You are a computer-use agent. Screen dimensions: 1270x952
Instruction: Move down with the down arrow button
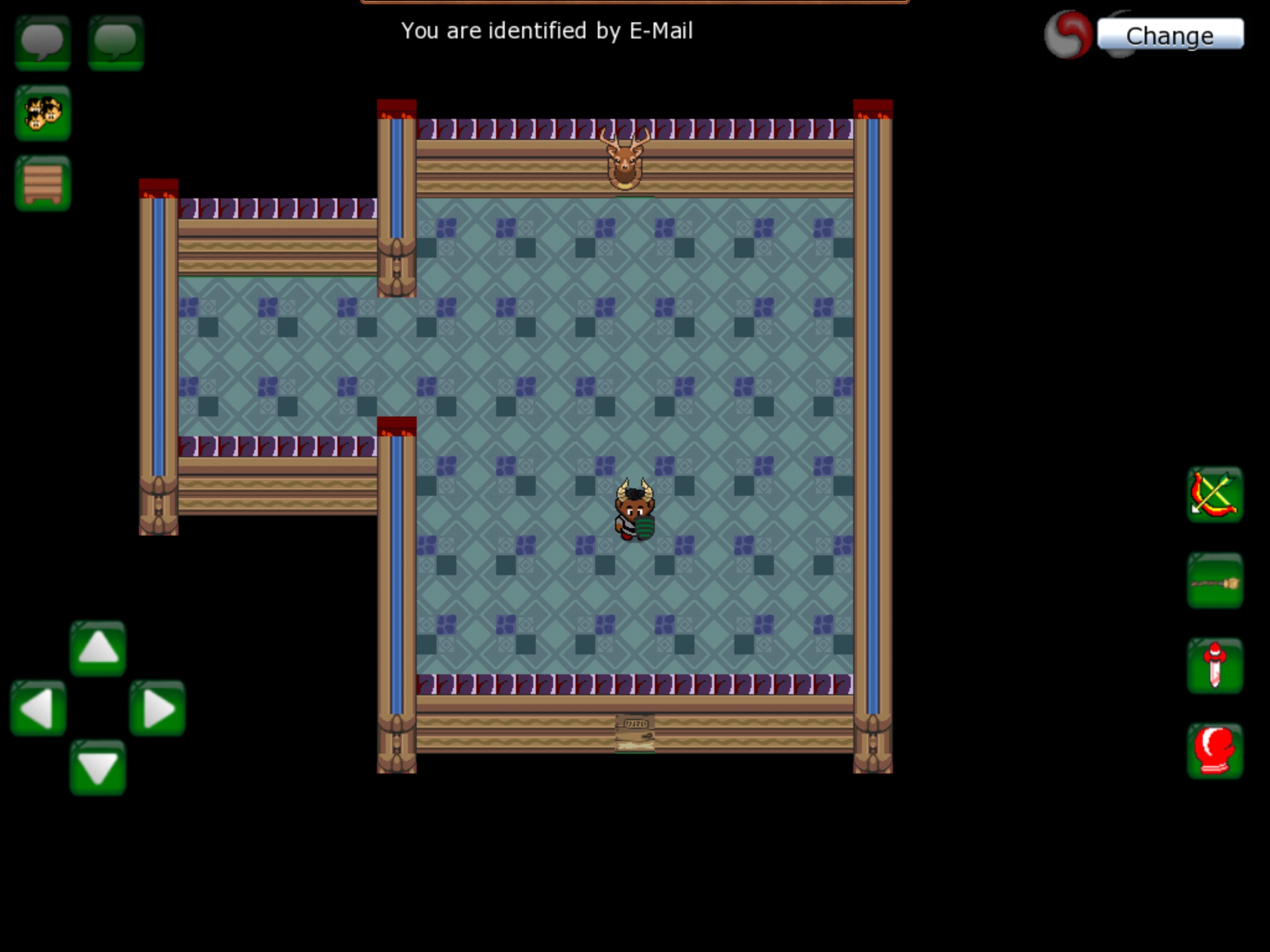click(97, 767)
